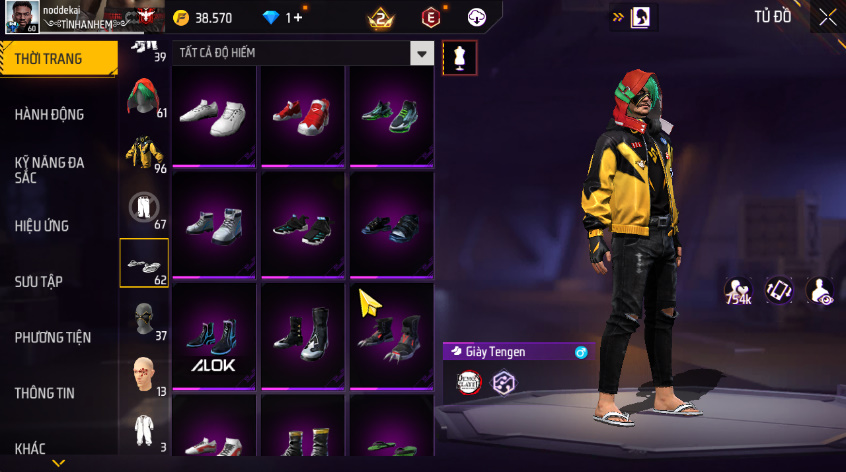Open the noddekai player profile
Screen dimensions: 846x472
pos(20,16)
